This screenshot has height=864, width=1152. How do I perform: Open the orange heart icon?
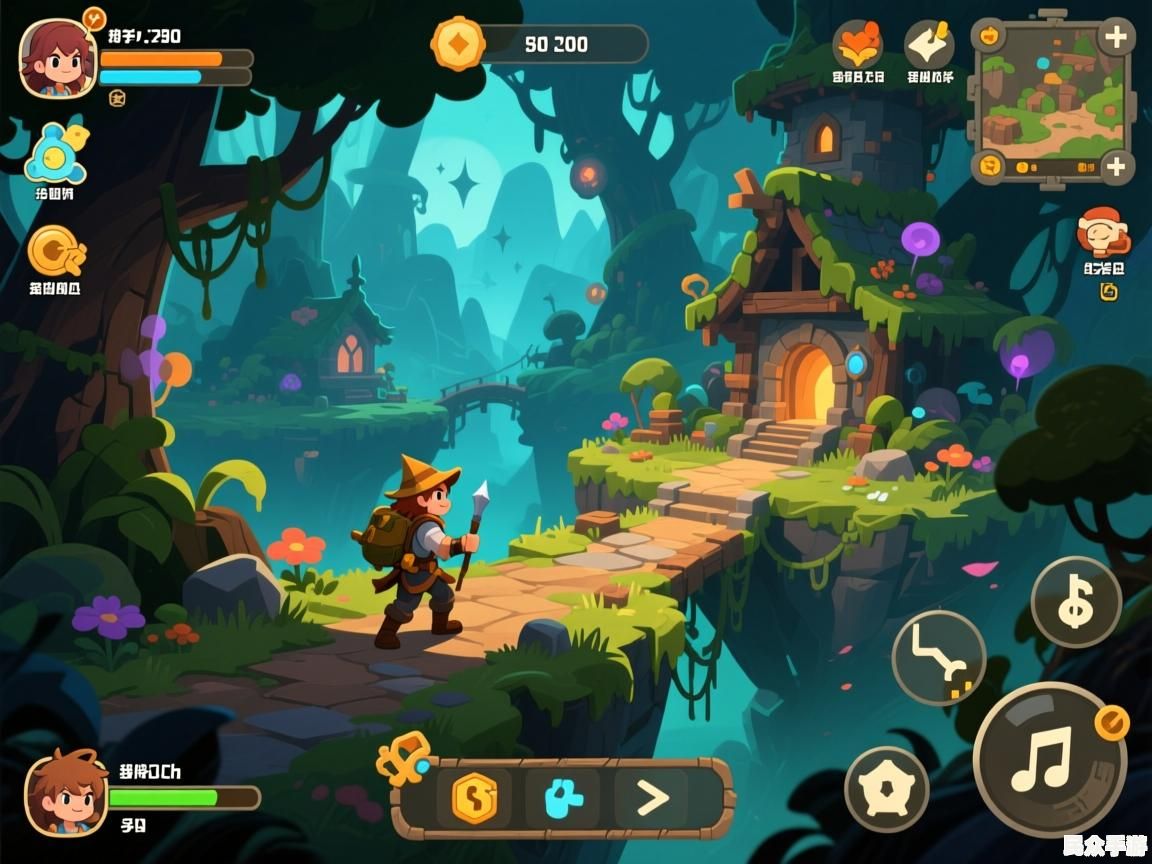[857, 45]
